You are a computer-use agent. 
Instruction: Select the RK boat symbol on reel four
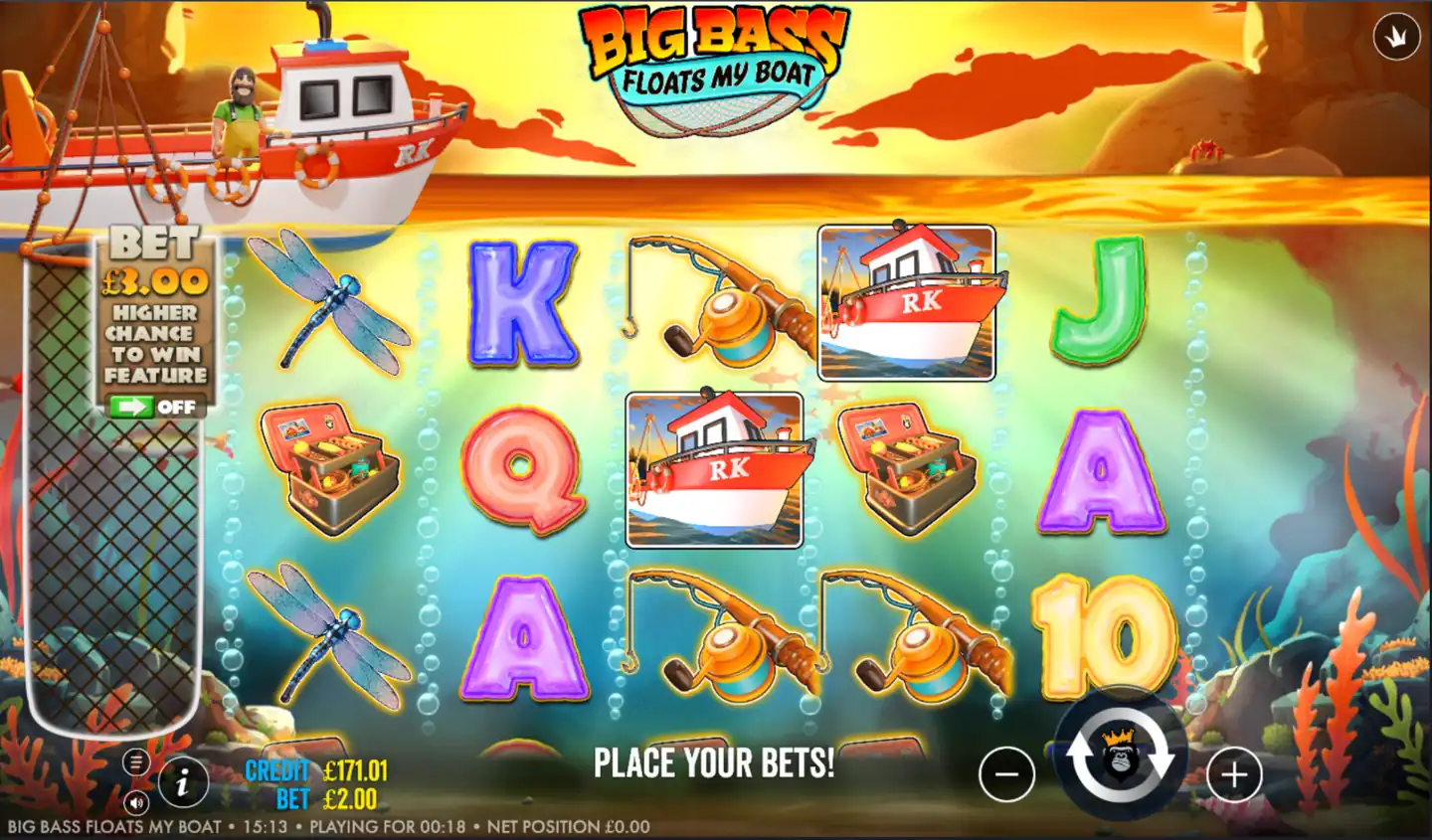point(905,303)
